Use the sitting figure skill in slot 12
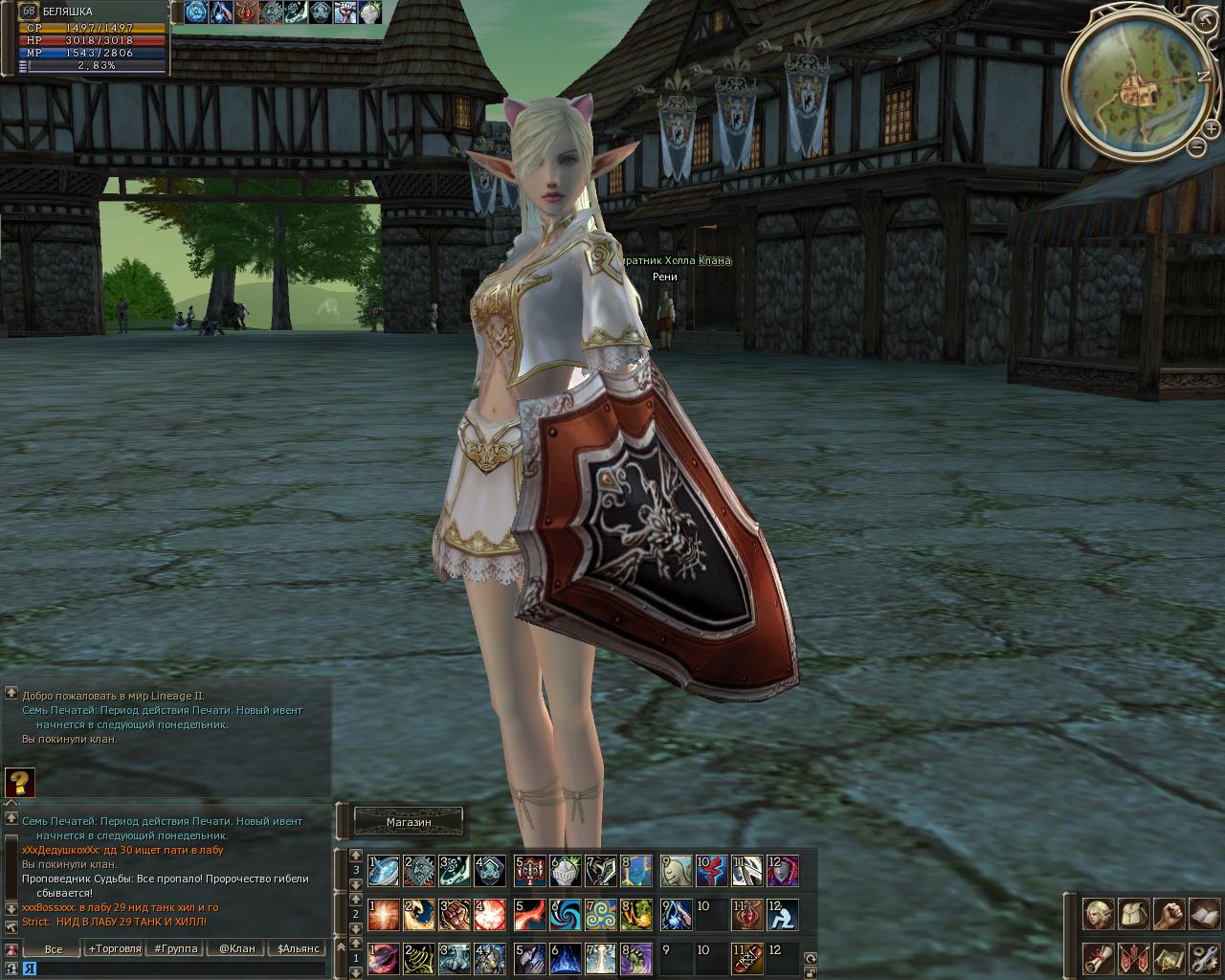Screen dimensions: 1225x980 783,915
